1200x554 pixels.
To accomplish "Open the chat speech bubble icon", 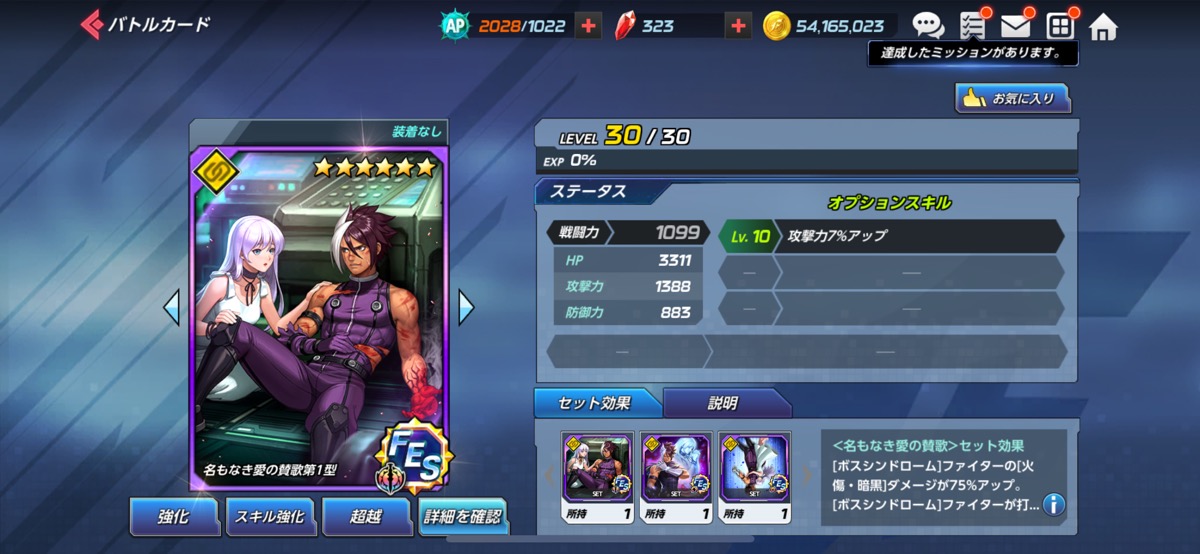I will coord(927,26).
